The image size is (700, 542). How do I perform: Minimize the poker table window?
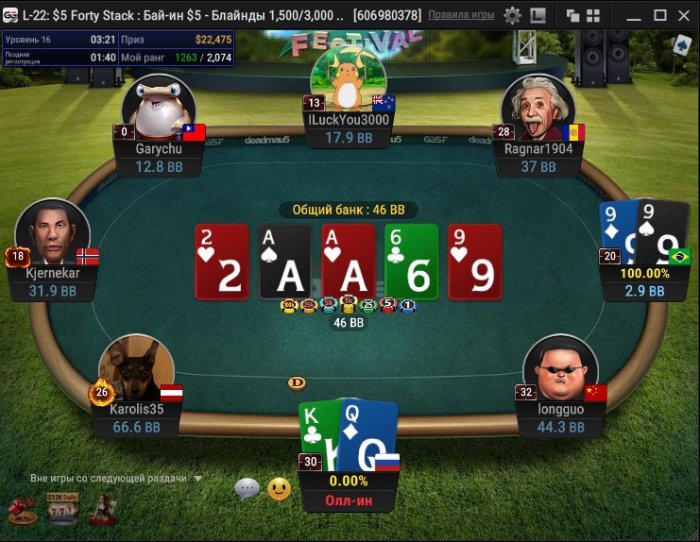633,15
